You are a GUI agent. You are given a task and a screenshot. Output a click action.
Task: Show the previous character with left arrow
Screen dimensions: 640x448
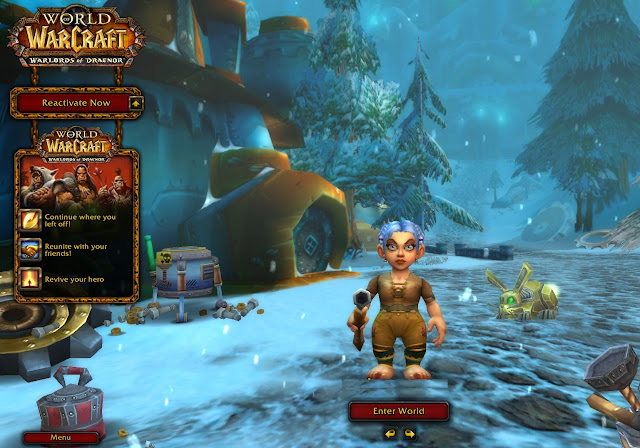click(x=390, y=433)
